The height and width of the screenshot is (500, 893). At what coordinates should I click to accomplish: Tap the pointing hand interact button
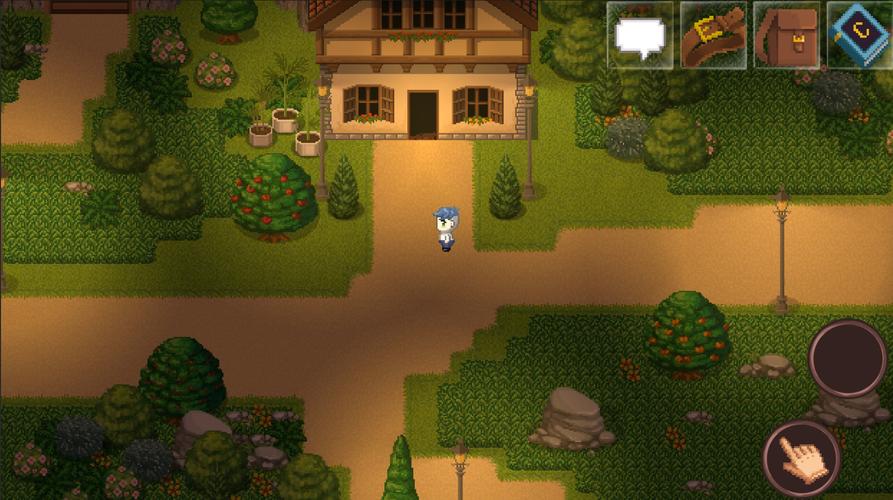pos(801,459)
